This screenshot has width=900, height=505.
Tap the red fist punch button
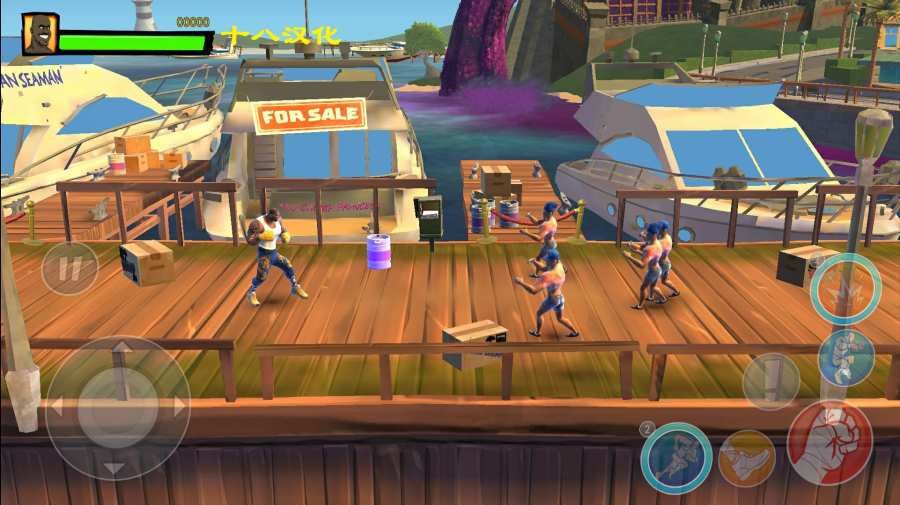coord(829,442)
